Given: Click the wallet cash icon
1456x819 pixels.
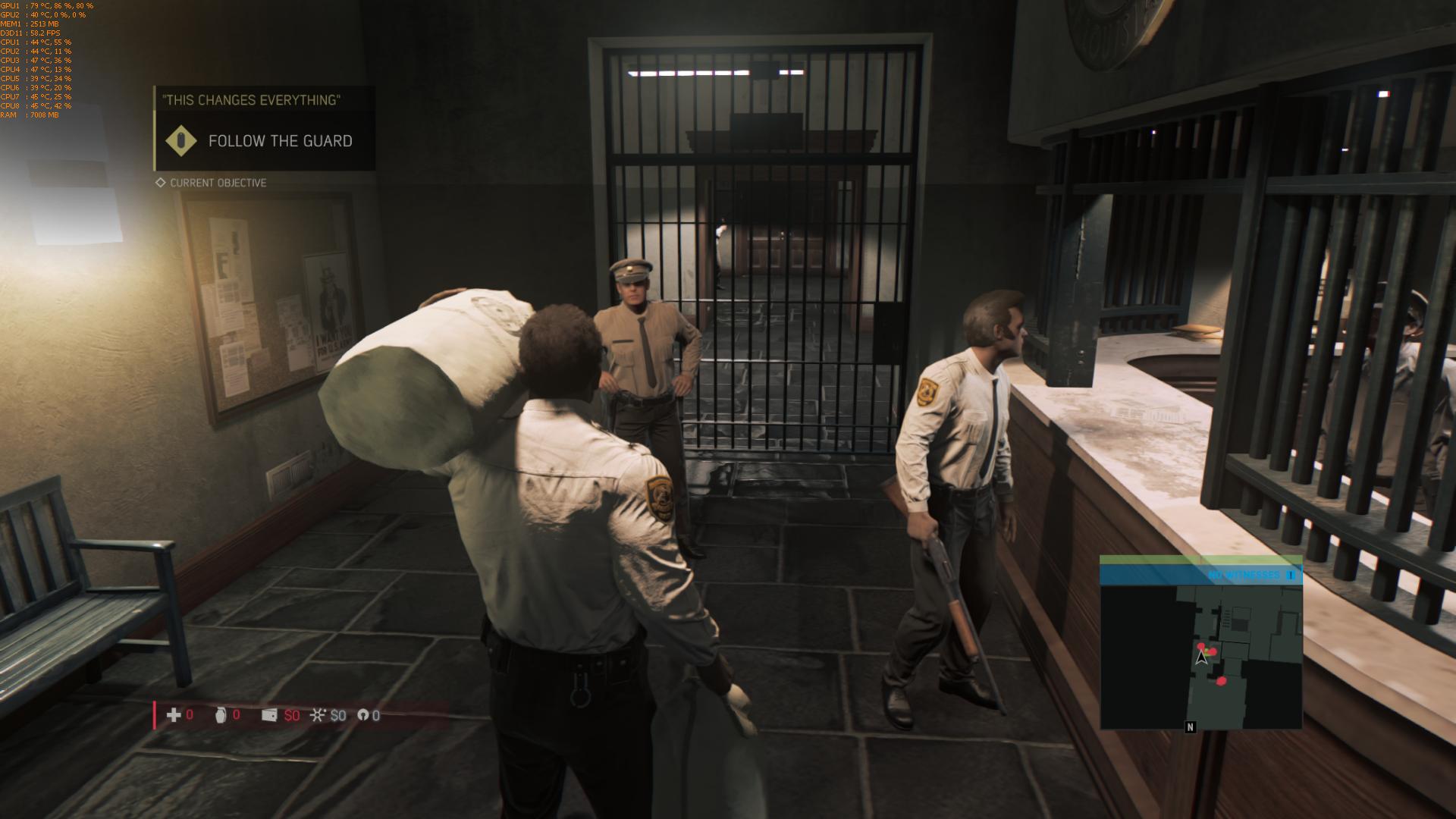Looking at the screenshot, I should click(269, 715).
